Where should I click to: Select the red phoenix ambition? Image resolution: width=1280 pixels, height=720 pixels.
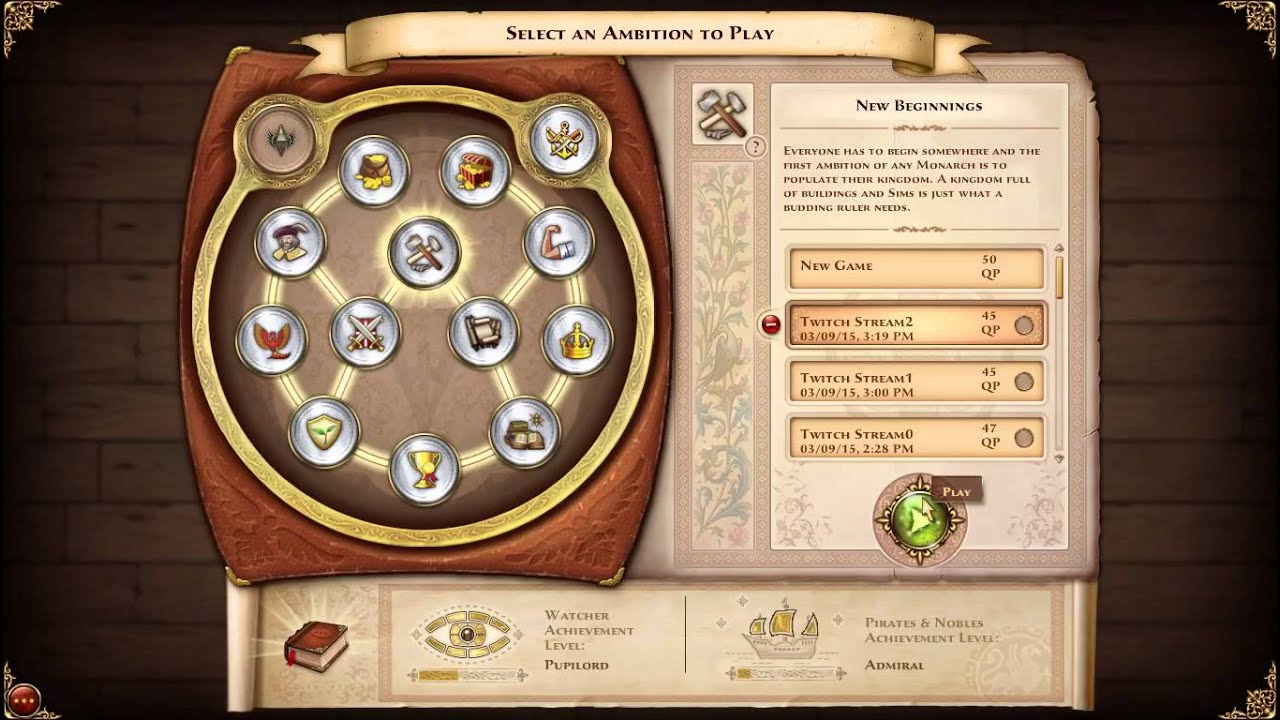pyautogui.click(x=271, y=340)
